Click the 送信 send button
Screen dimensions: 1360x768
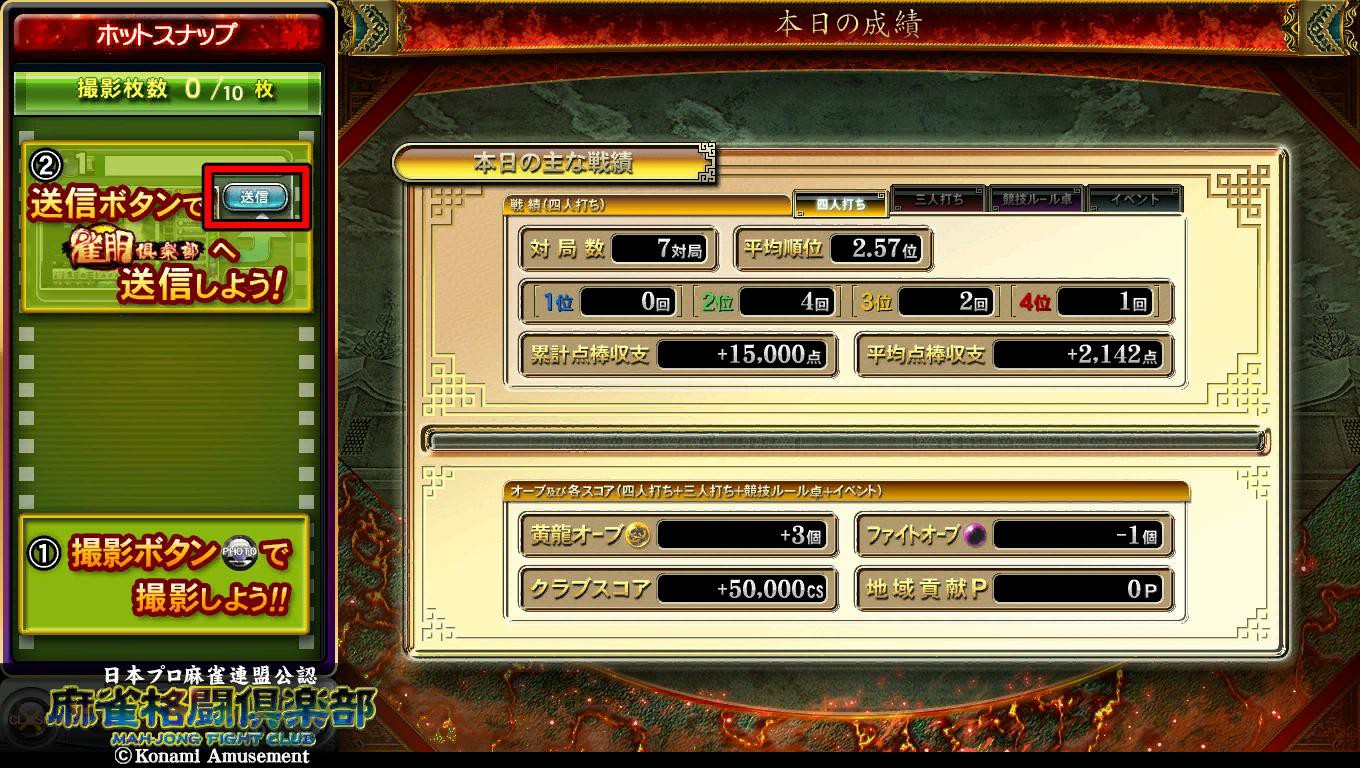coord(255,197)
